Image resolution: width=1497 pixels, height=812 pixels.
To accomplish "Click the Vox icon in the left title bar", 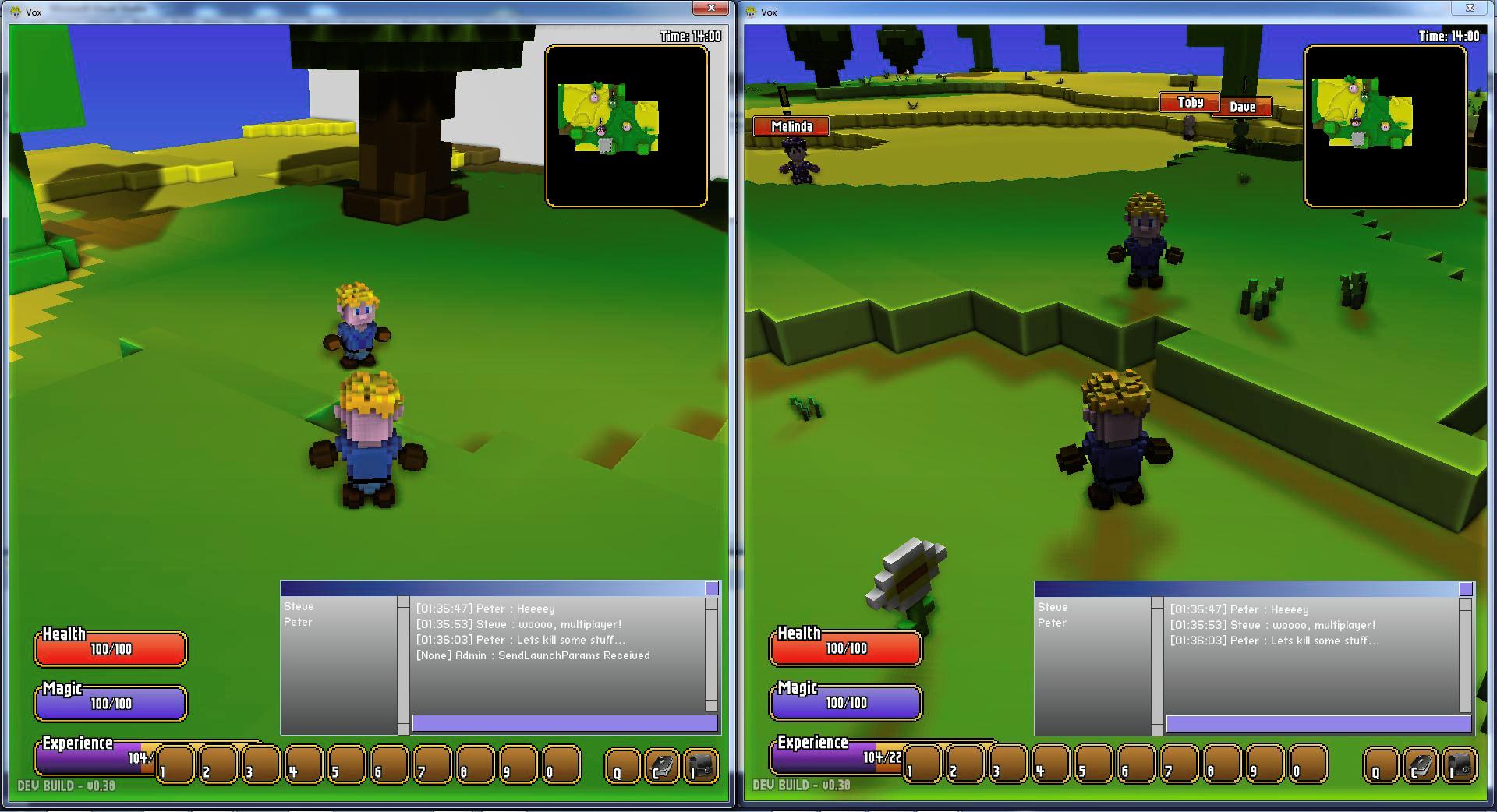I will (17, 12).
